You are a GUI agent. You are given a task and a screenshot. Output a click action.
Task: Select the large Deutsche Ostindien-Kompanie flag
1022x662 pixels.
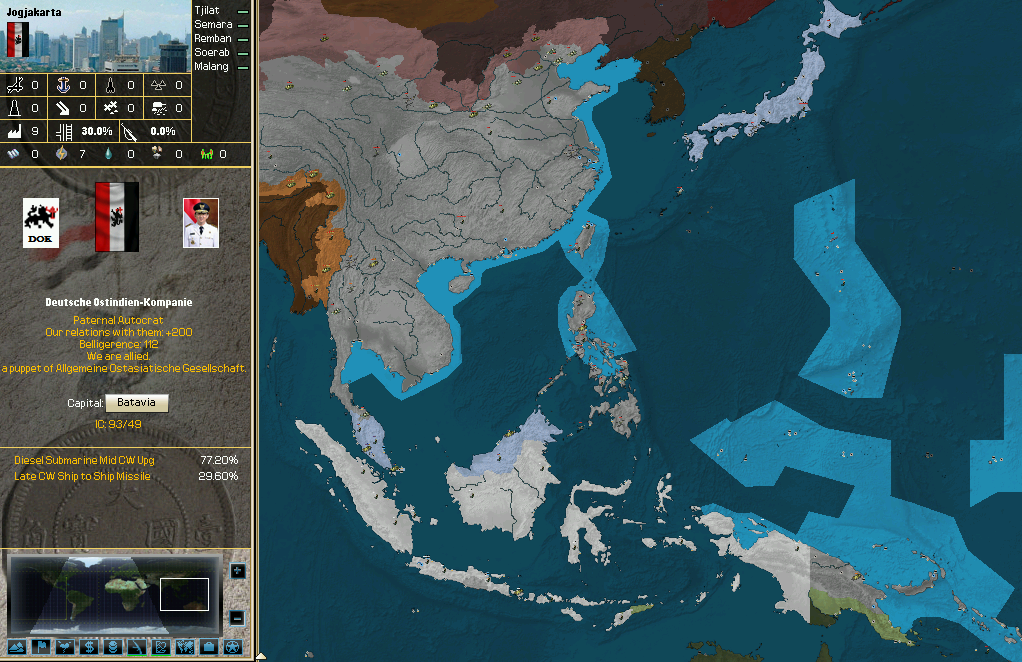116,216
